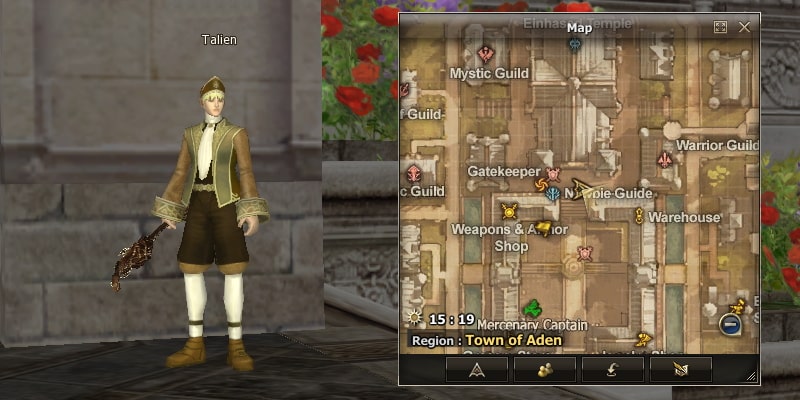
Task: Select the Warehouse key marker
Action: tap(639, 216)
